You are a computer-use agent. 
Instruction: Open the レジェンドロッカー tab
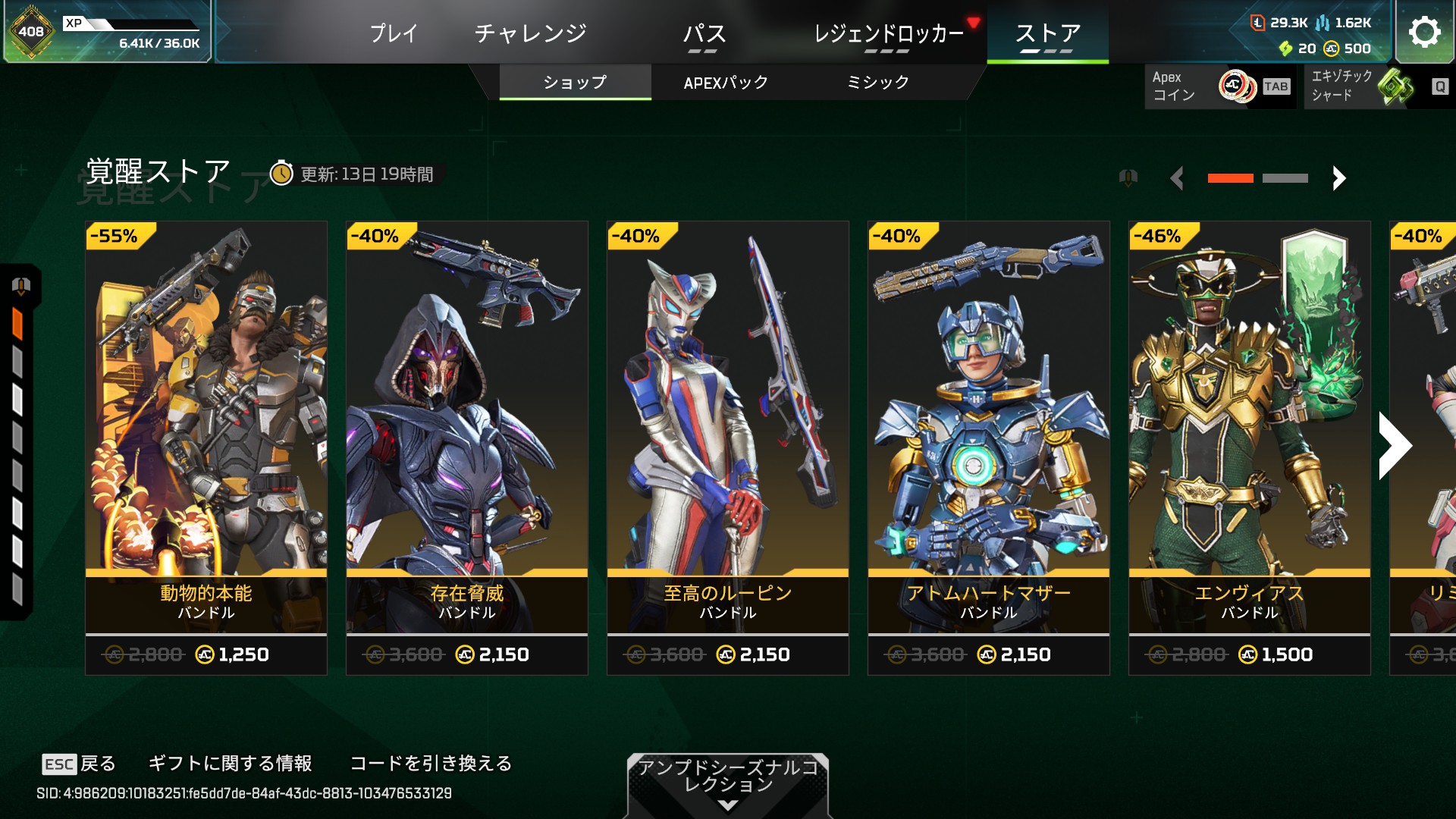pyautogui.click(x=888, y=33)
